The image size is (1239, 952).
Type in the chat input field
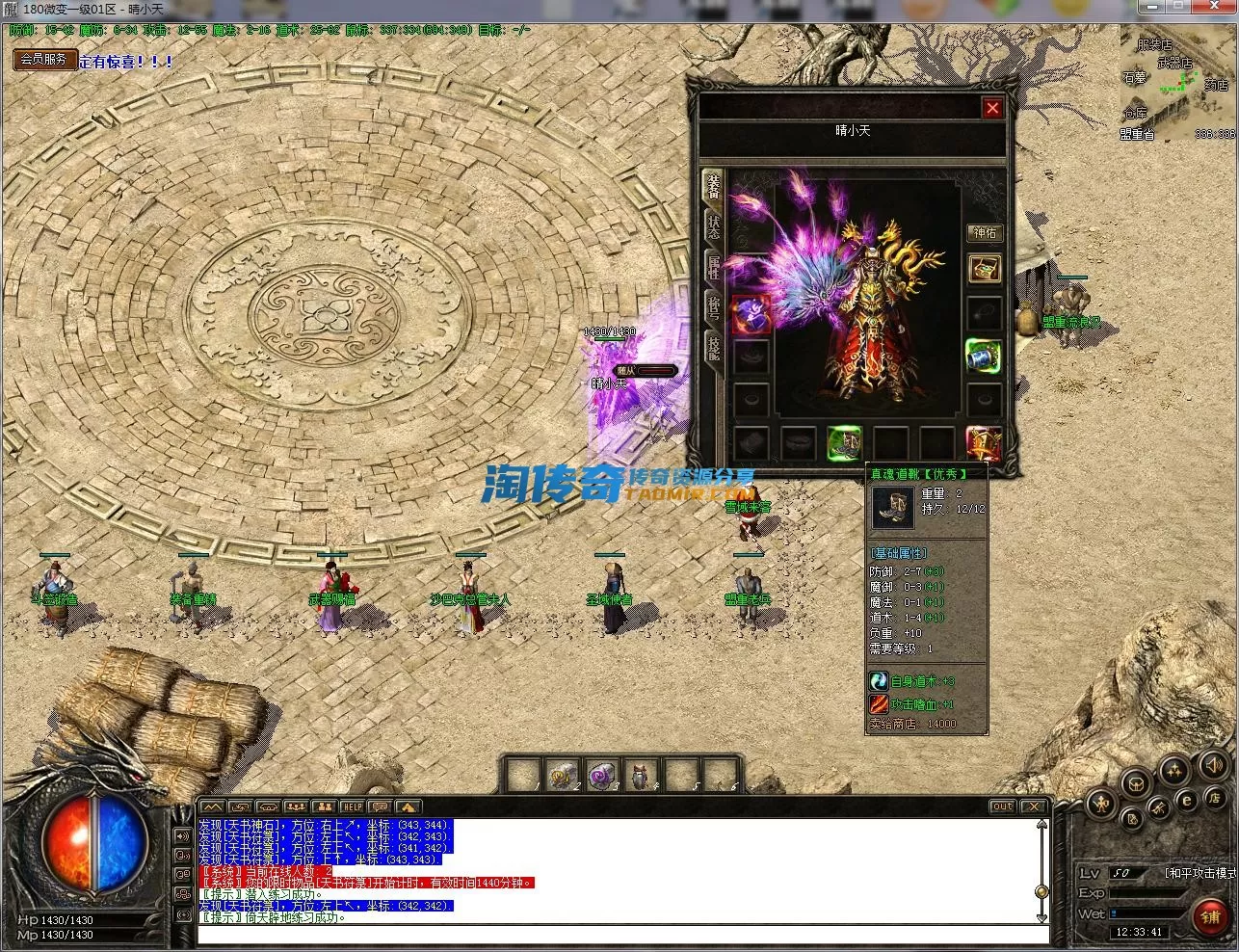(622, 933)
